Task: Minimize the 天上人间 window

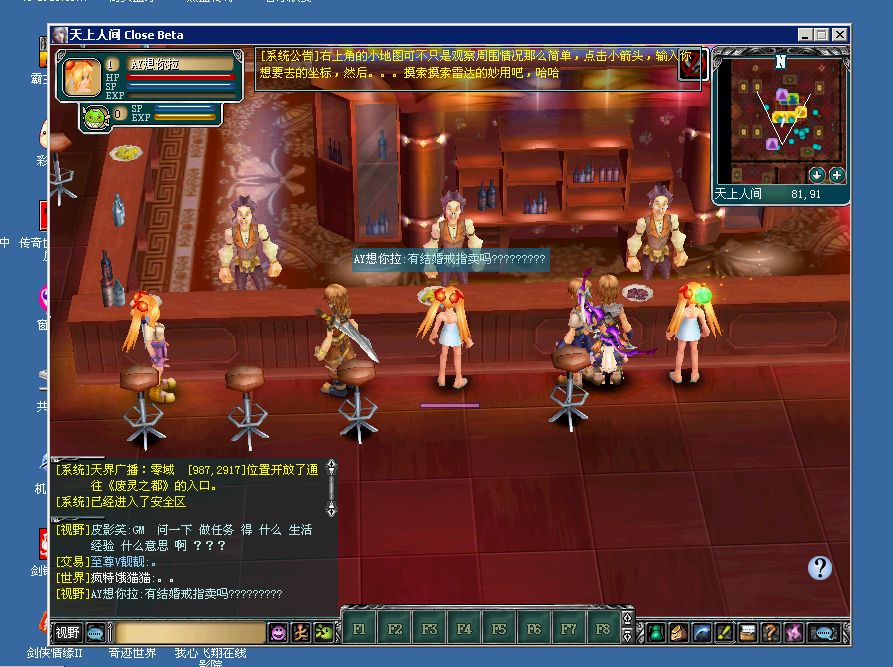Action: pyautogui.click(x=805, y=35)
